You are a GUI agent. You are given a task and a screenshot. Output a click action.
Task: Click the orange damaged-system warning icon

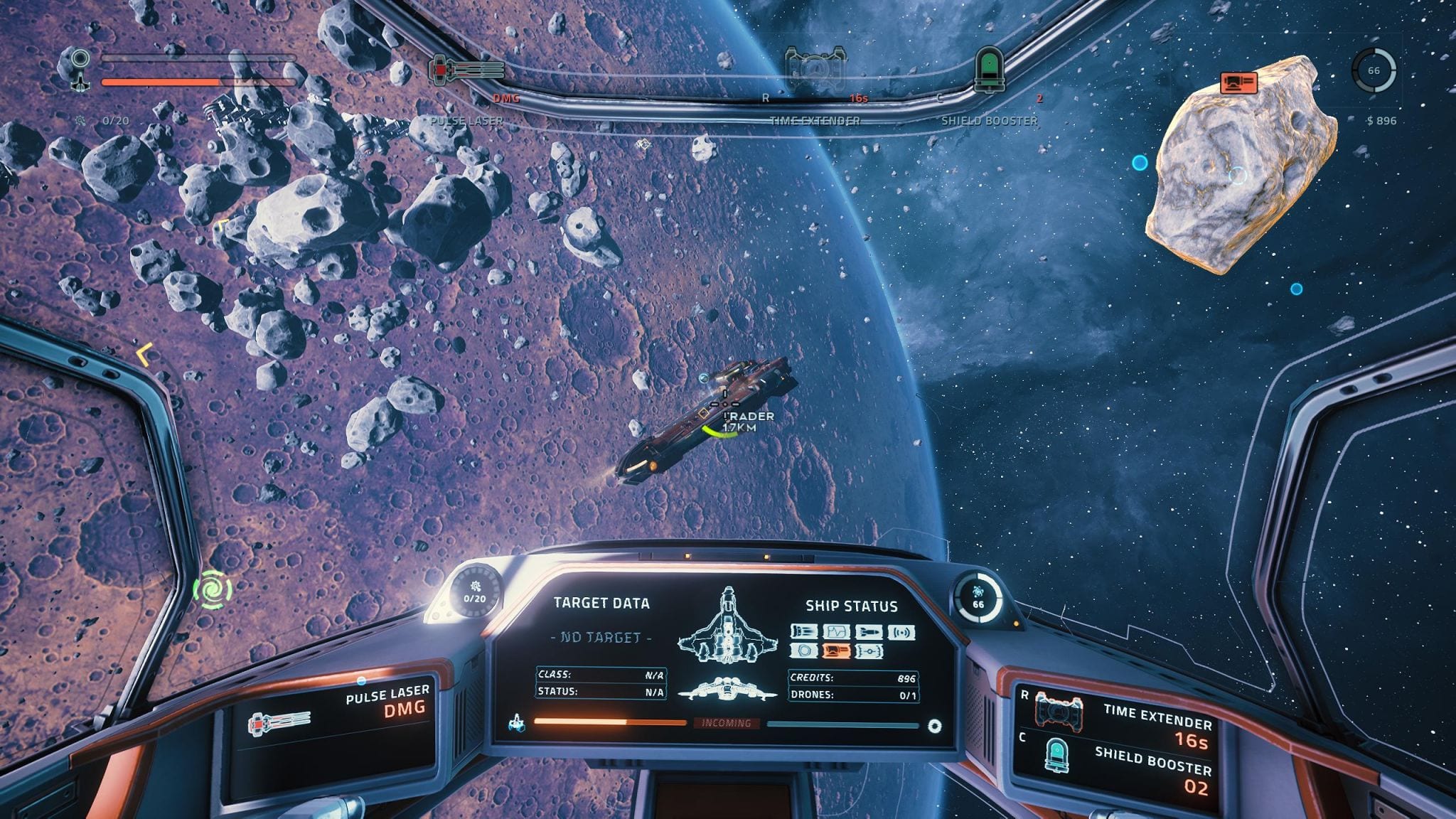(1238, 83)
